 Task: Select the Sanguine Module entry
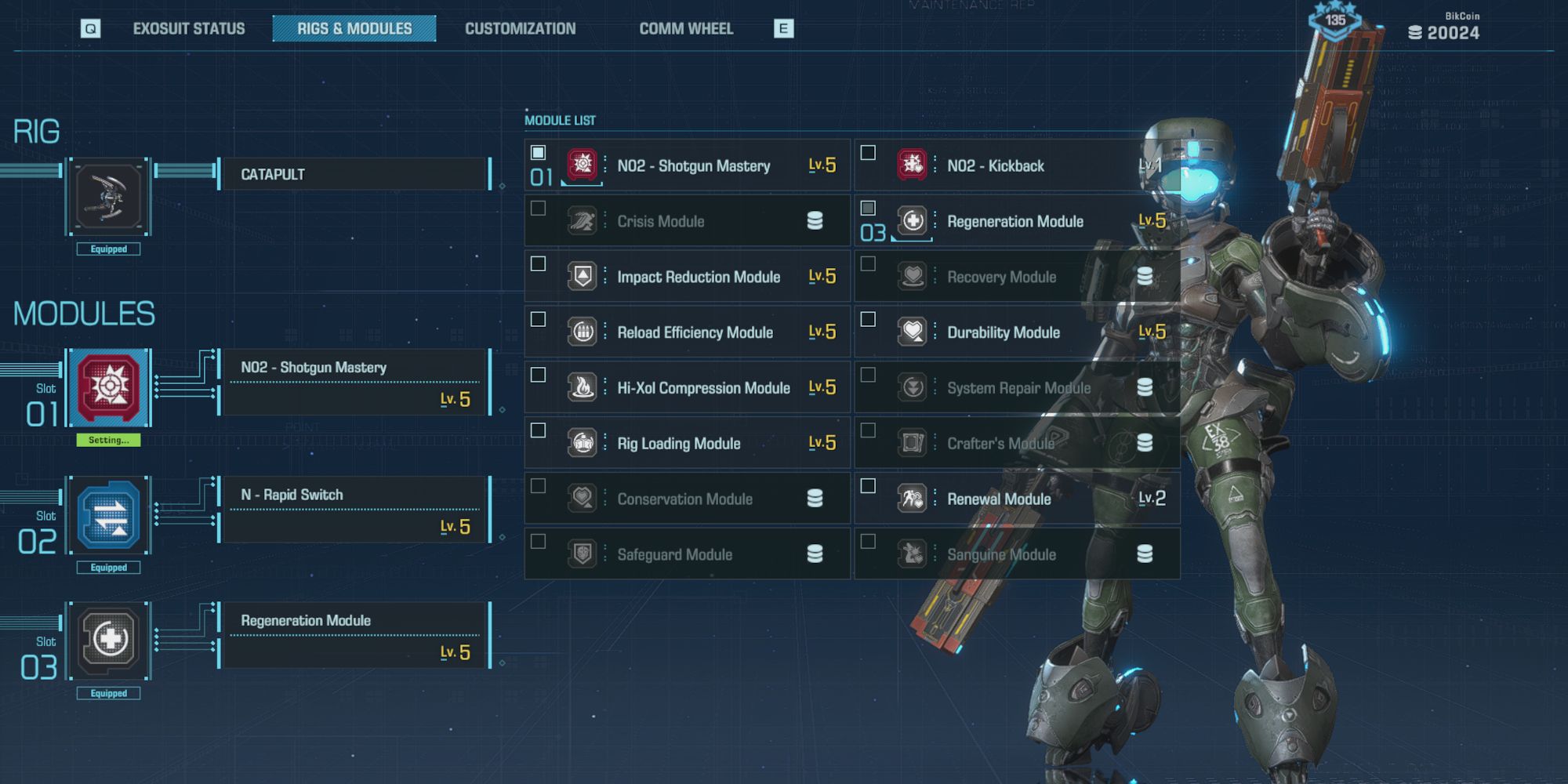click(x=1001, y=555)
